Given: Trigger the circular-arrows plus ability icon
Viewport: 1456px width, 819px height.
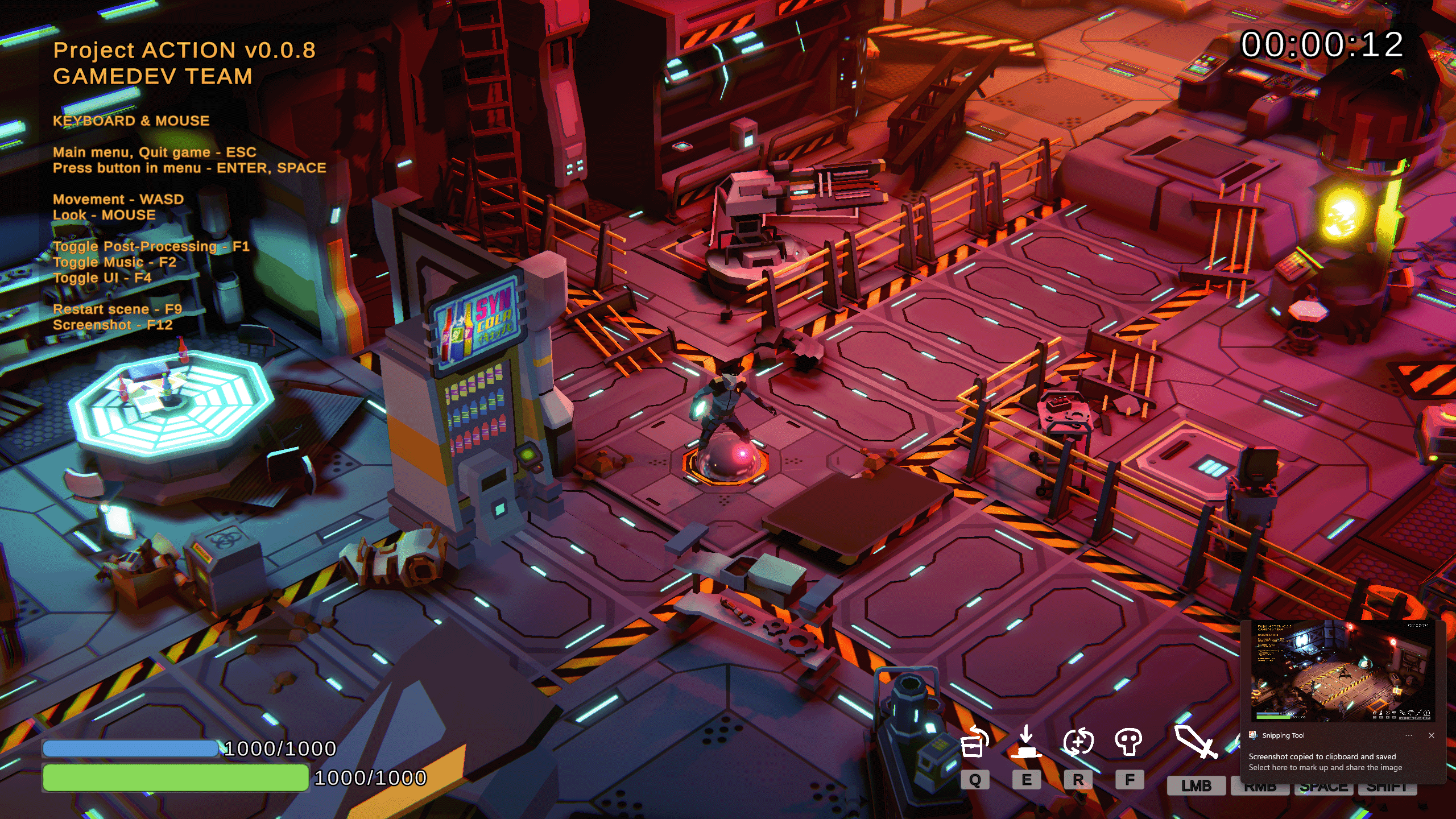Looking at the screenshot, I should click(x=1078, y=742).
